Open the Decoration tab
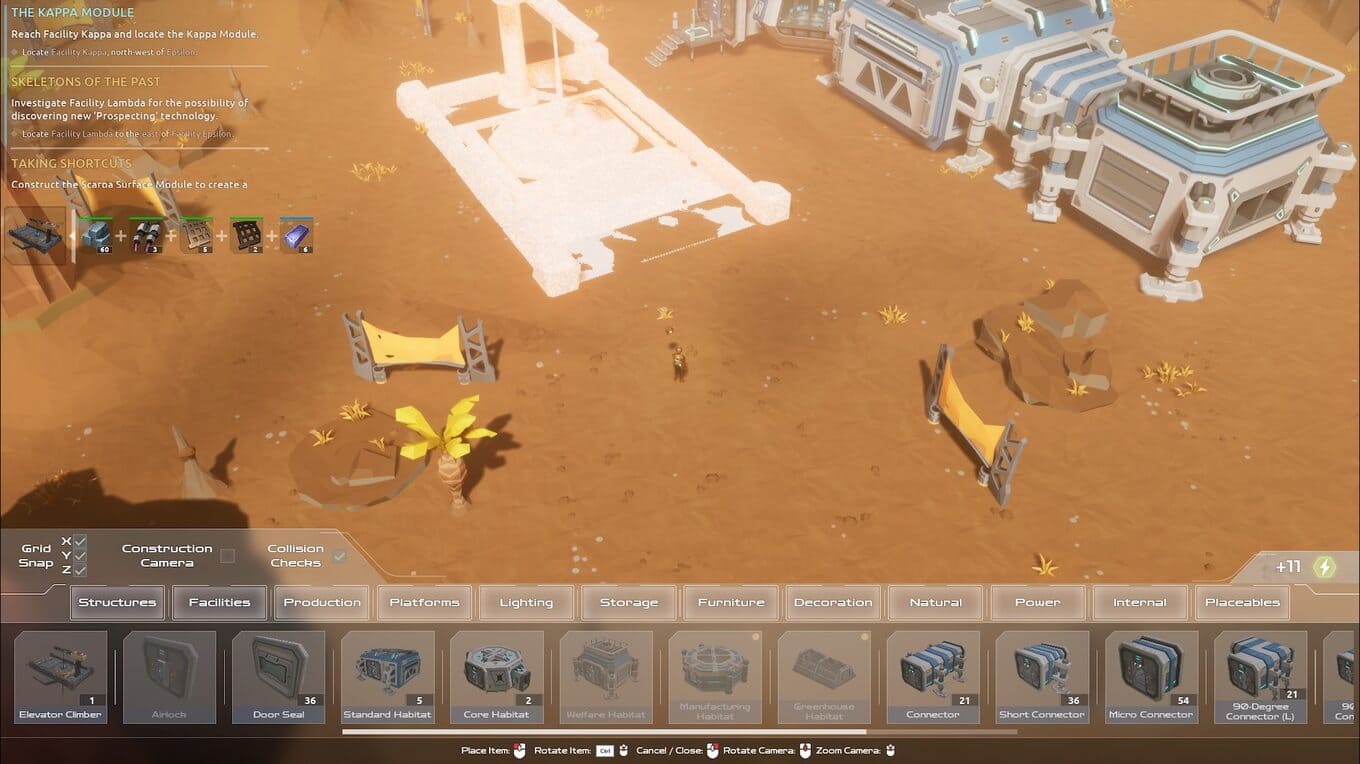Screen dimensions: 1360x764 (833, 602)
